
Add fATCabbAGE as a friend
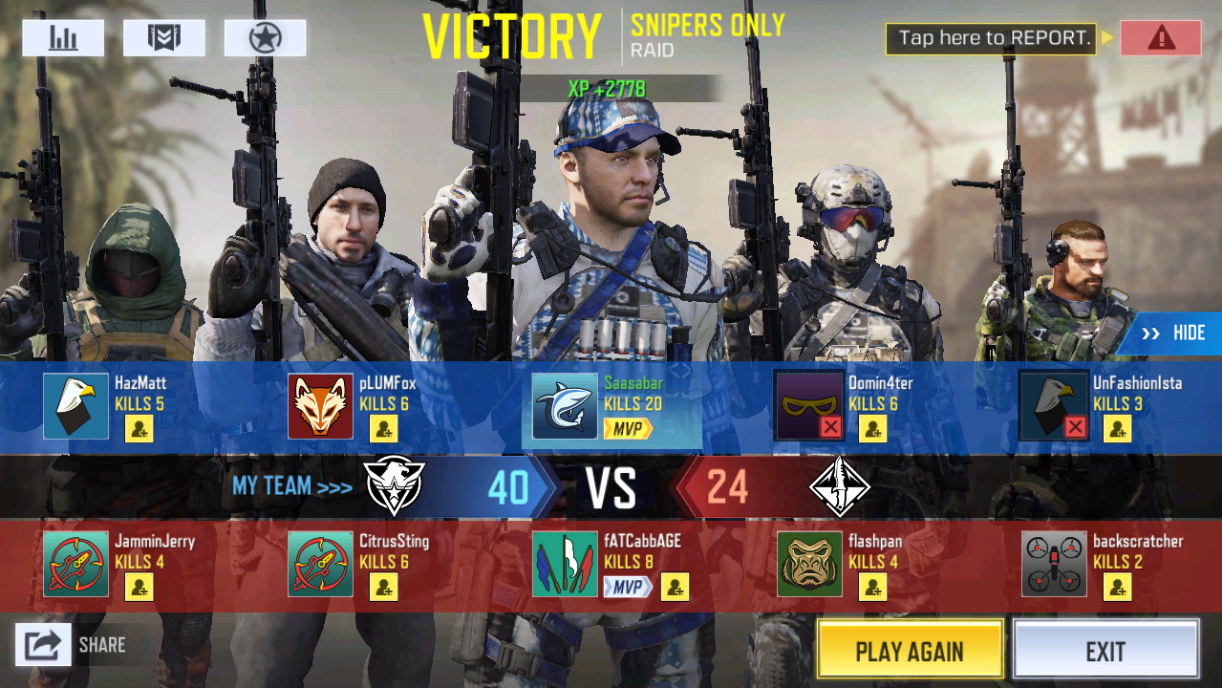pyautogui.click(x=675, y=587)
